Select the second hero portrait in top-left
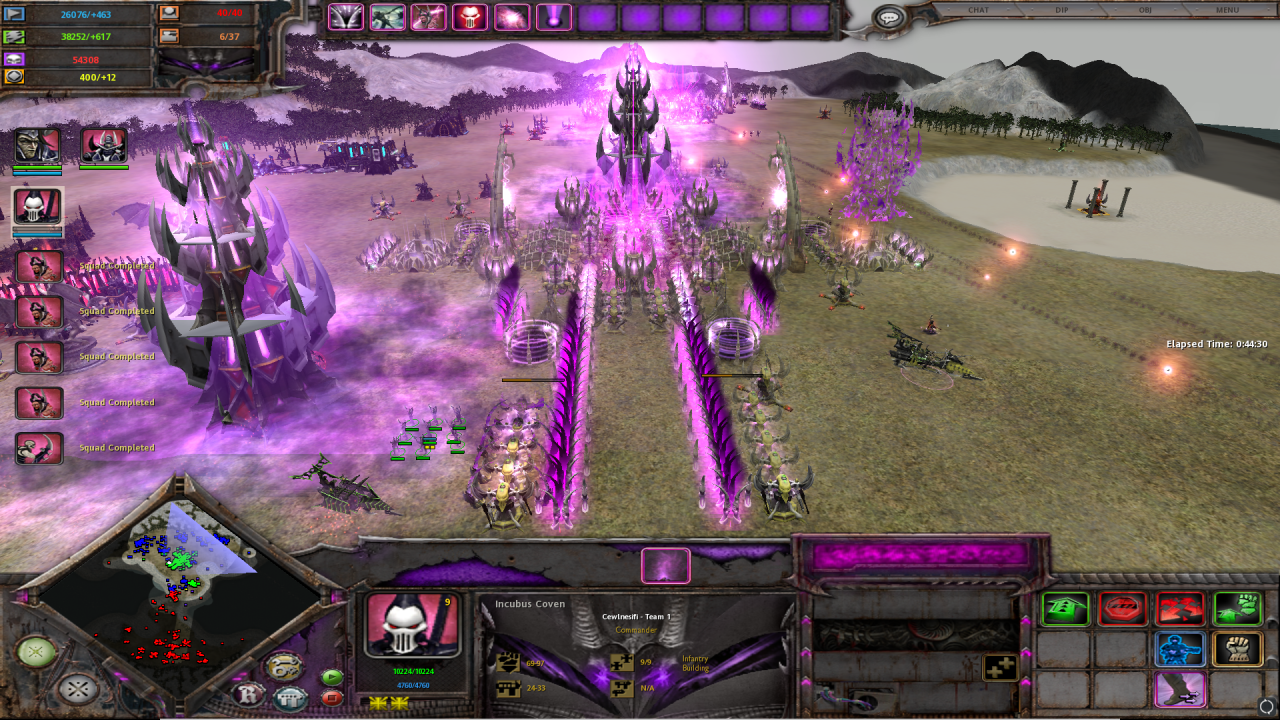The image size is (1280, 720). tap(103, 146)
